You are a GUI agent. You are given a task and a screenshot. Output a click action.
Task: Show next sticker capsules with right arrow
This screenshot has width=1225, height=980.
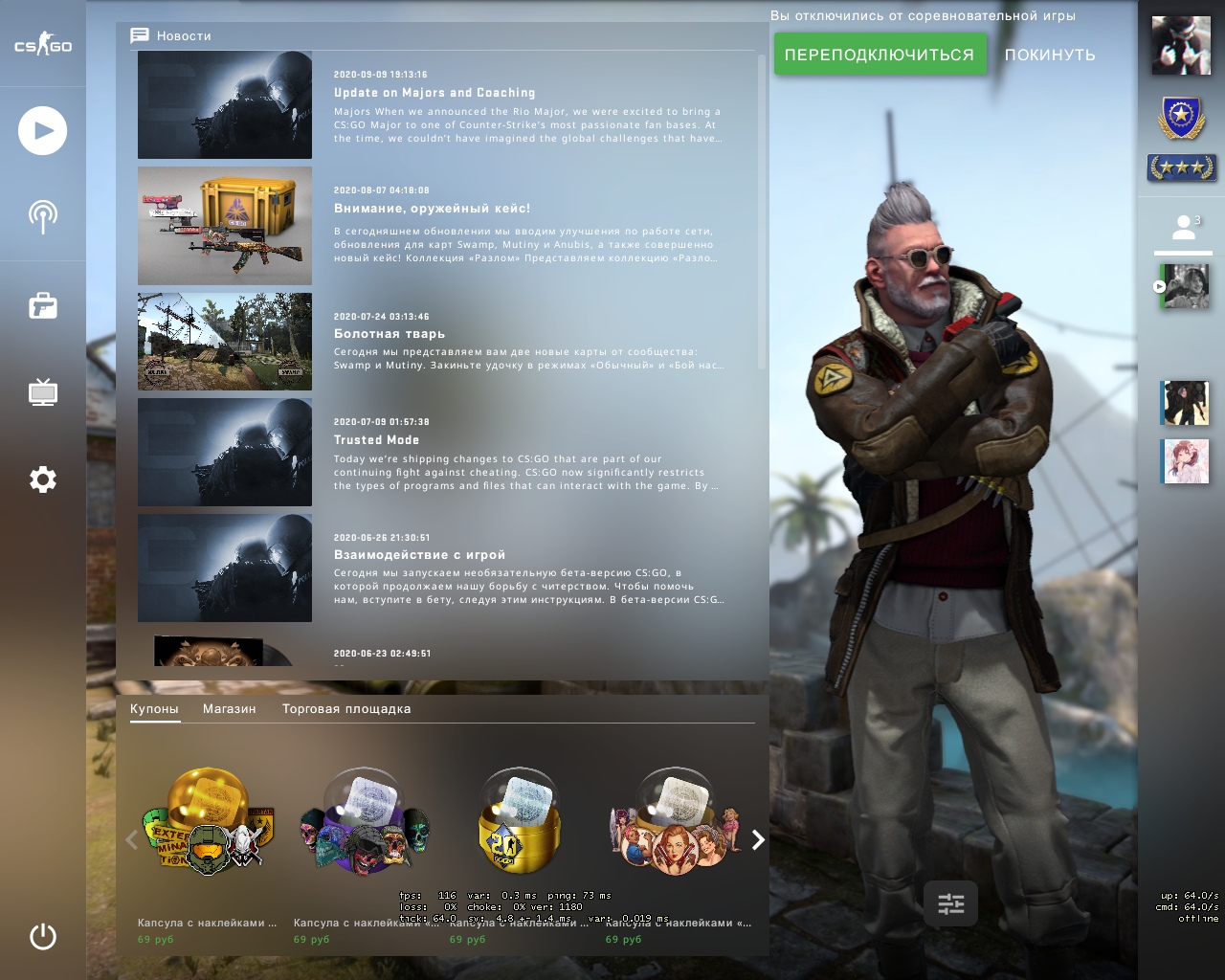[x=758, y=840]
